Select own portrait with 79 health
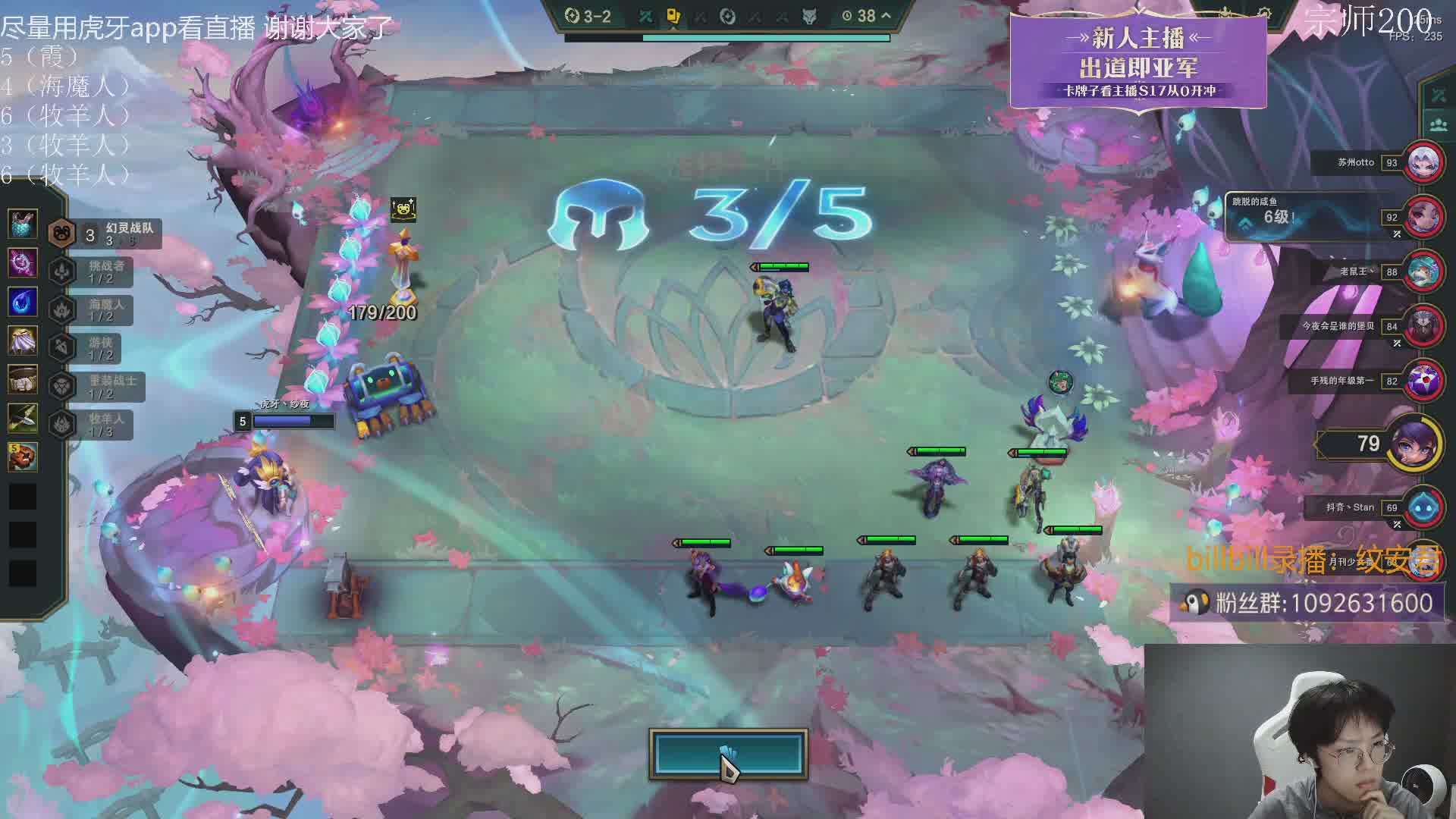1456x819 pixels. tap(1417, 443)
